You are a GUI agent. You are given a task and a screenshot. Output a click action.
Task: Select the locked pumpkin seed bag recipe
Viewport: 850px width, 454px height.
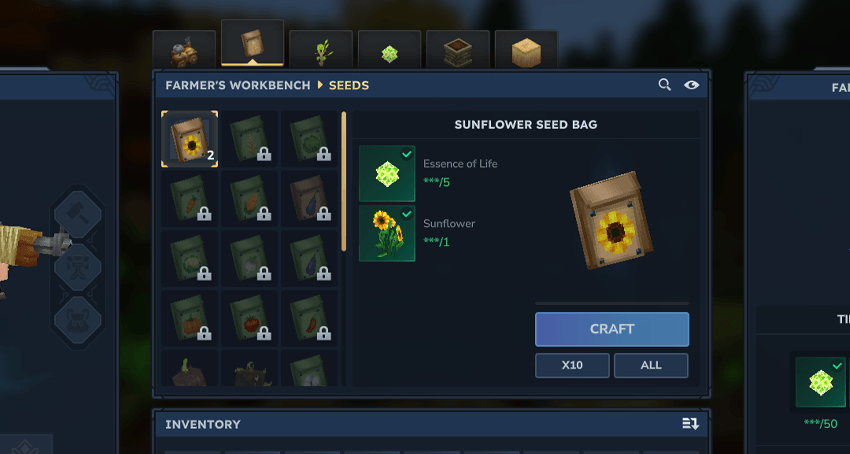(x=189, y=317)
